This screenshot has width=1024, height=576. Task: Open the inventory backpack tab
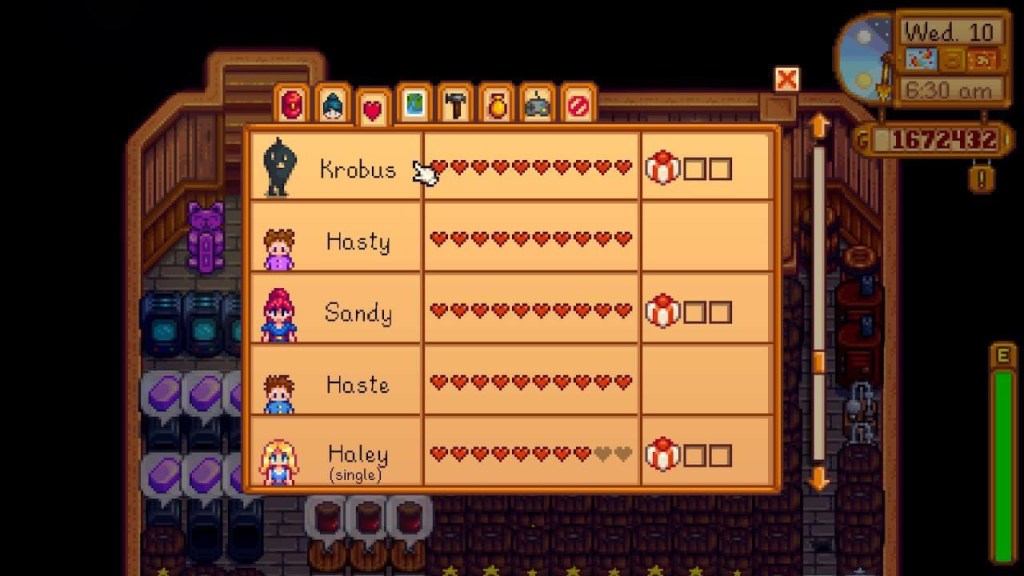pos(292,104)
